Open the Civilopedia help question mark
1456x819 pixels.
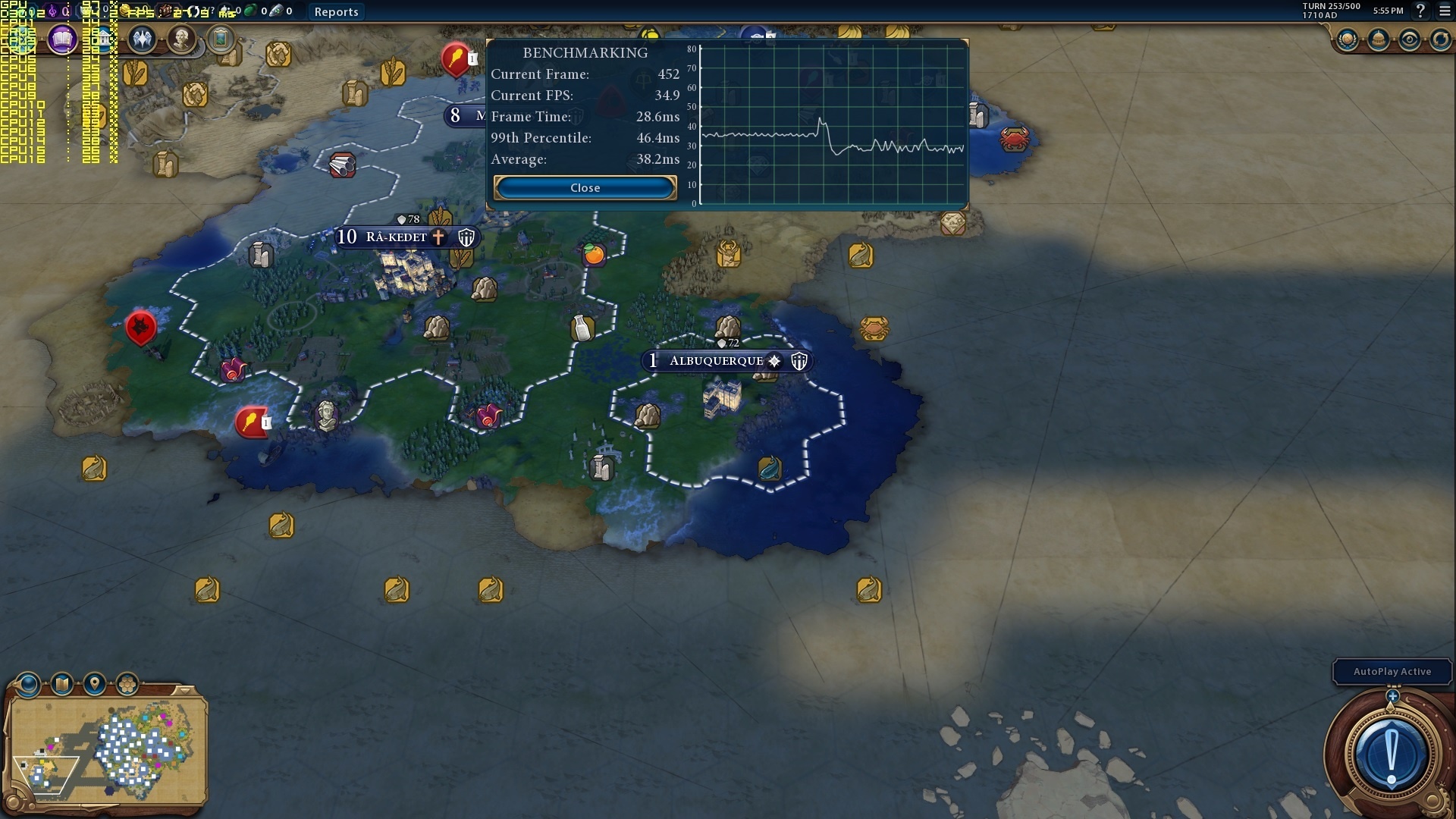coord(1420,11)
